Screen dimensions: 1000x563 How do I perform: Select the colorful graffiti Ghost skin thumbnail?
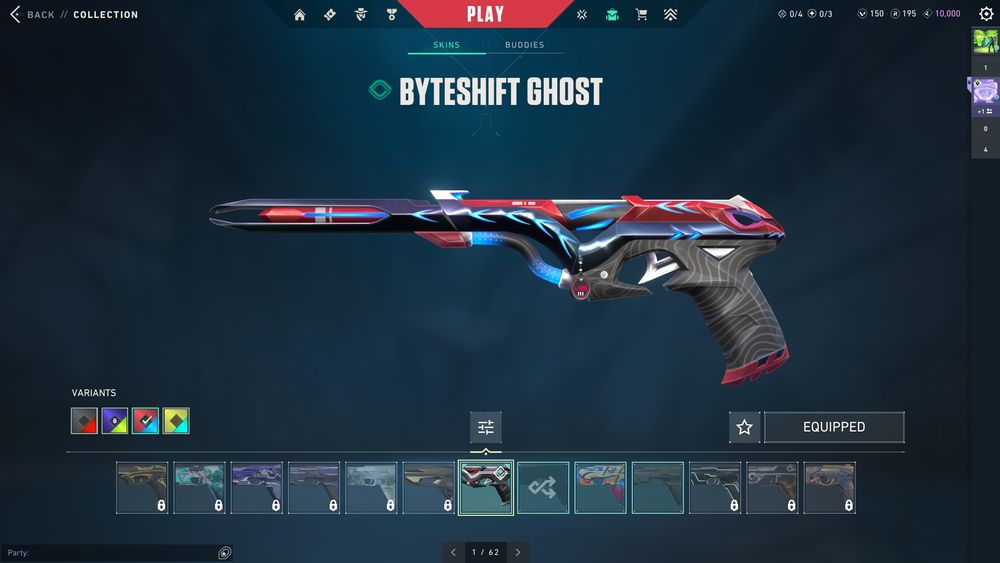(x=600, y=487)
